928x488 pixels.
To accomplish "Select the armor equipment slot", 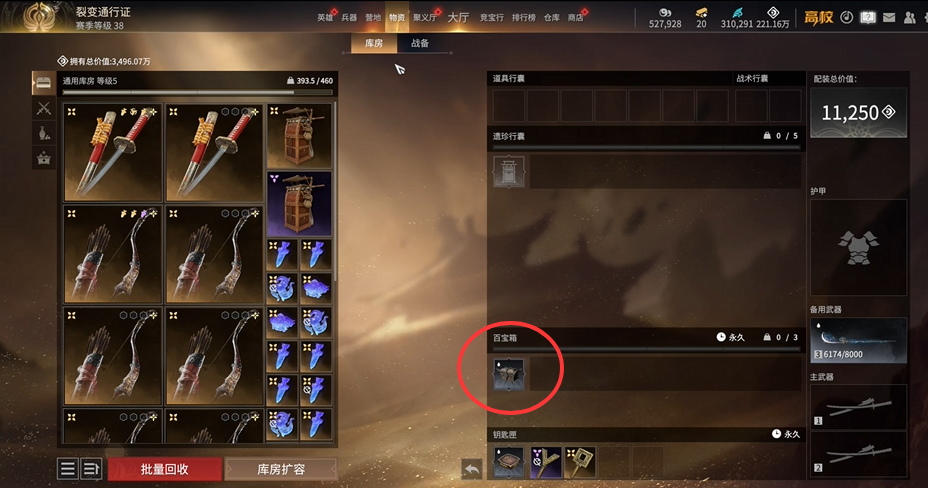I will tap(858, 246).
